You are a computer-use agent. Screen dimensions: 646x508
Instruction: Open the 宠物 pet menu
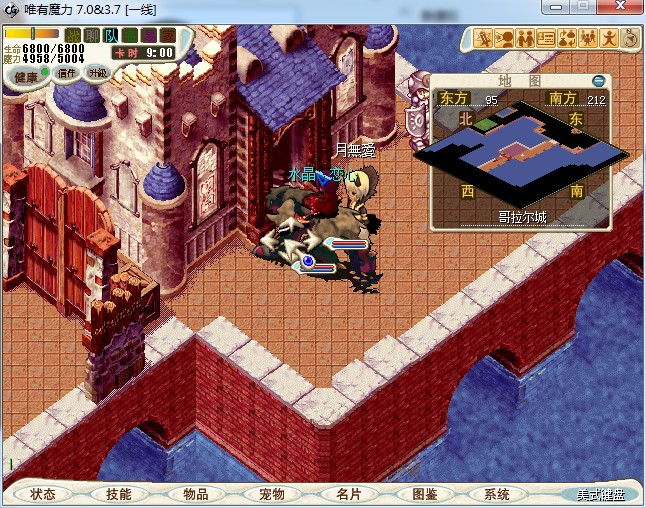pyautogui.click(x=271, y=494)
